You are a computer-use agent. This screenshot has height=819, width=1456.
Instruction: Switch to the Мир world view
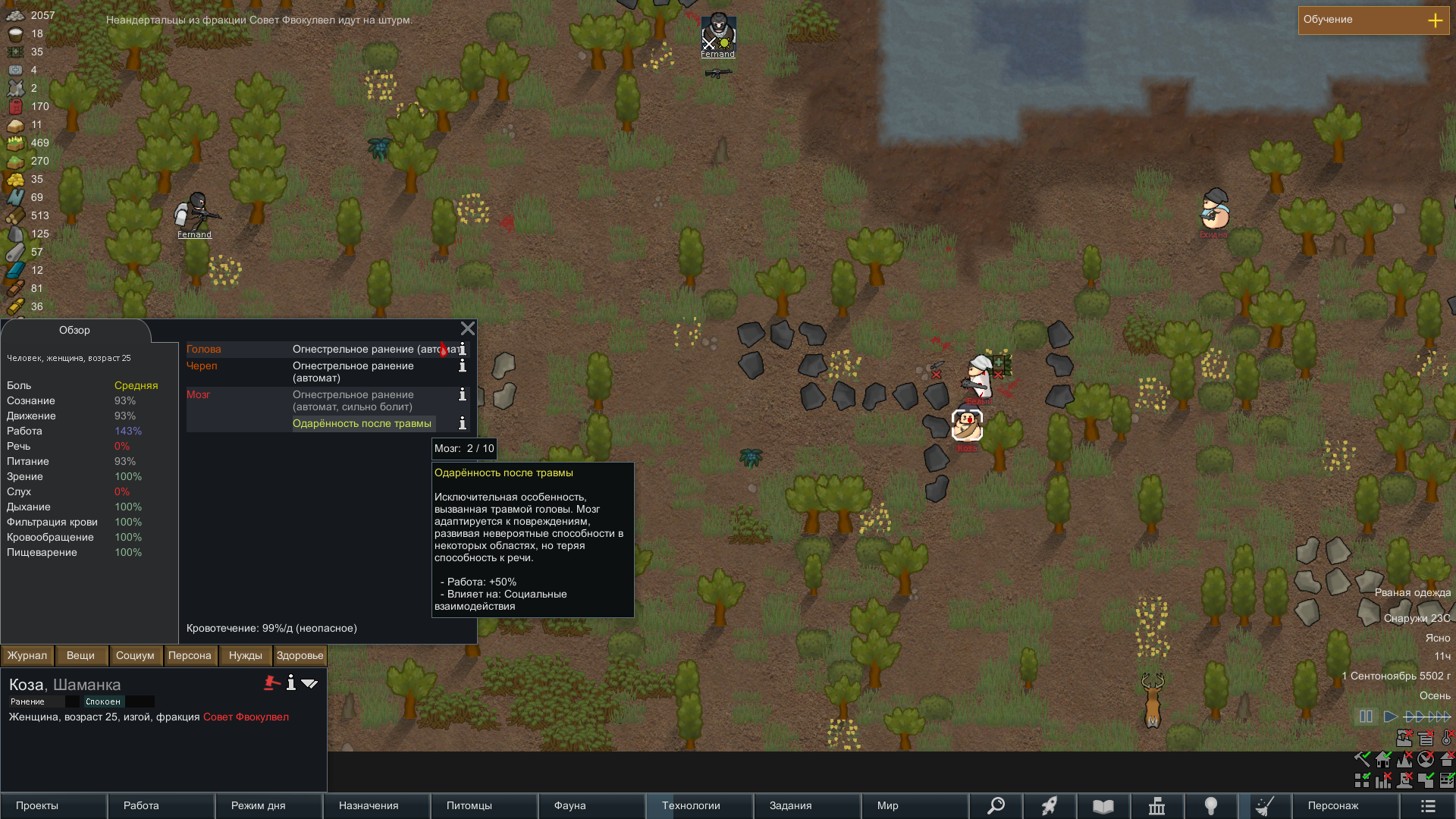[915, 805]
